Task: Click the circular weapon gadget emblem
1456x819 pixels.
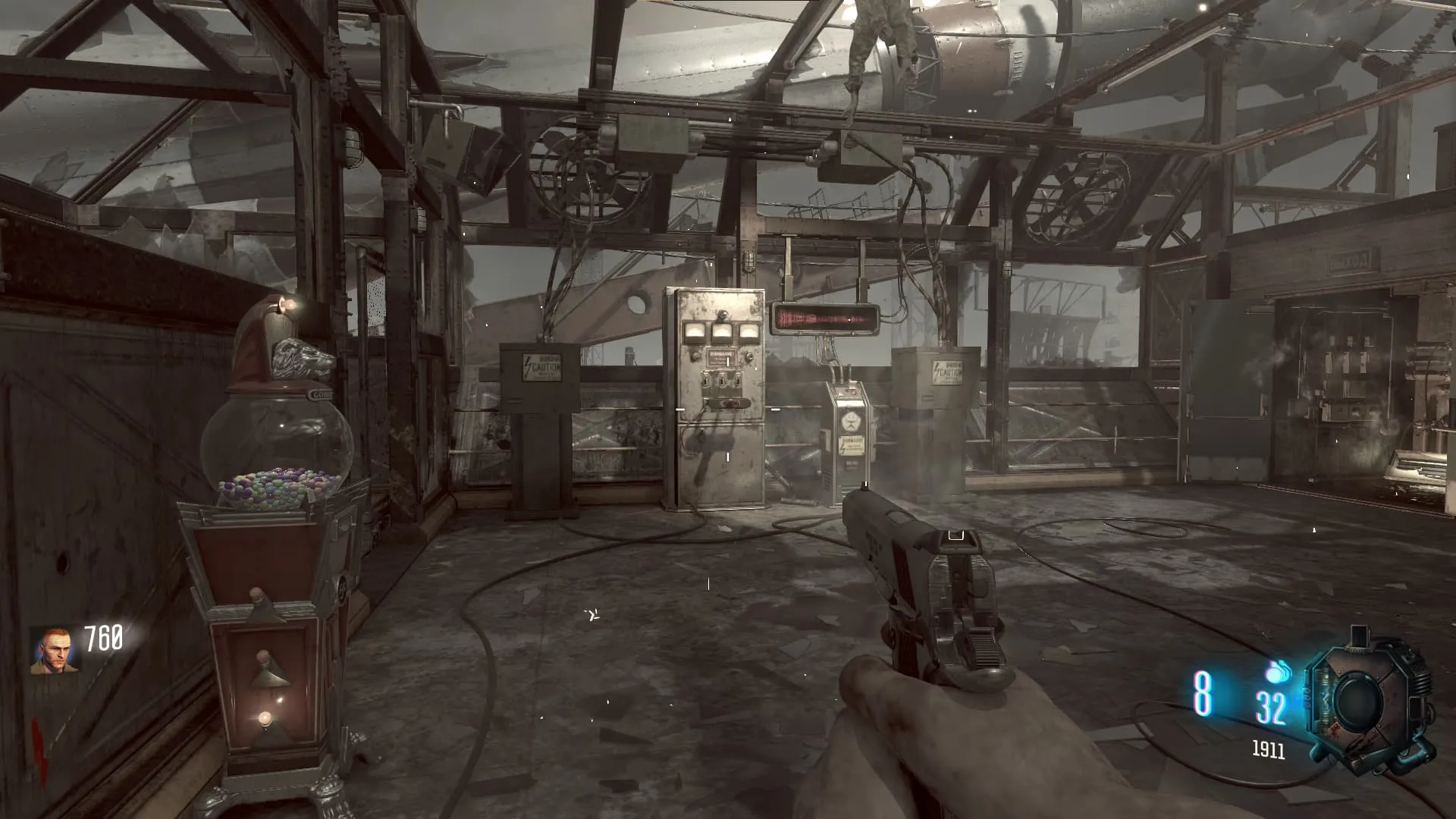Action: pos(1367,701)
